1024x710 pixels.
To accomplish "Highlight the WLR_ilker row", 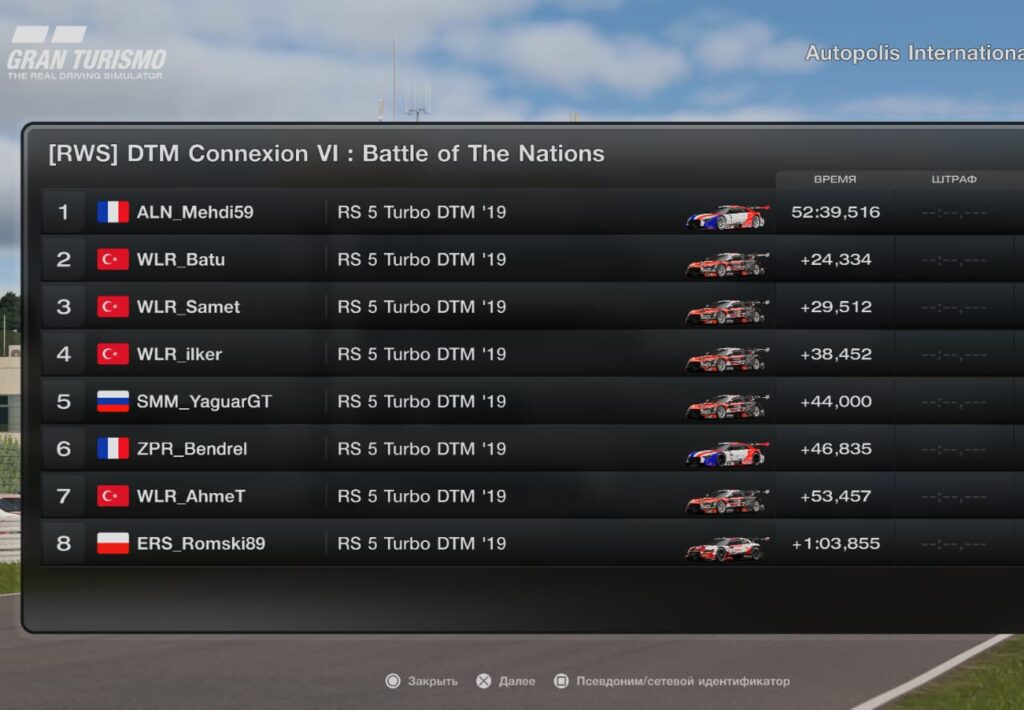I will [x=179, y=354].
